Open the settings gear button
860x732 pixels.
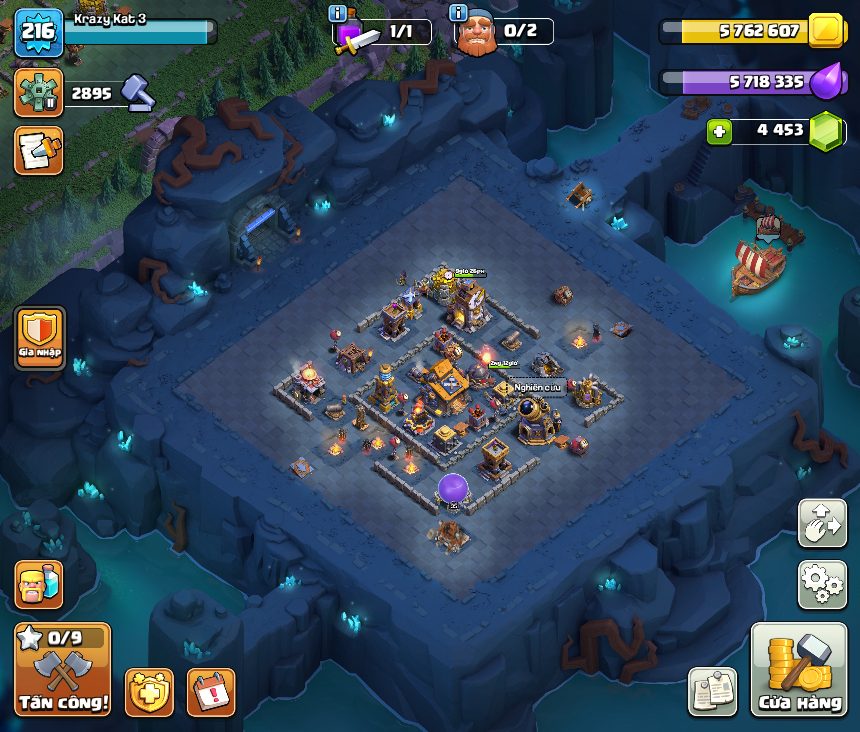click(x=821, y=584)
